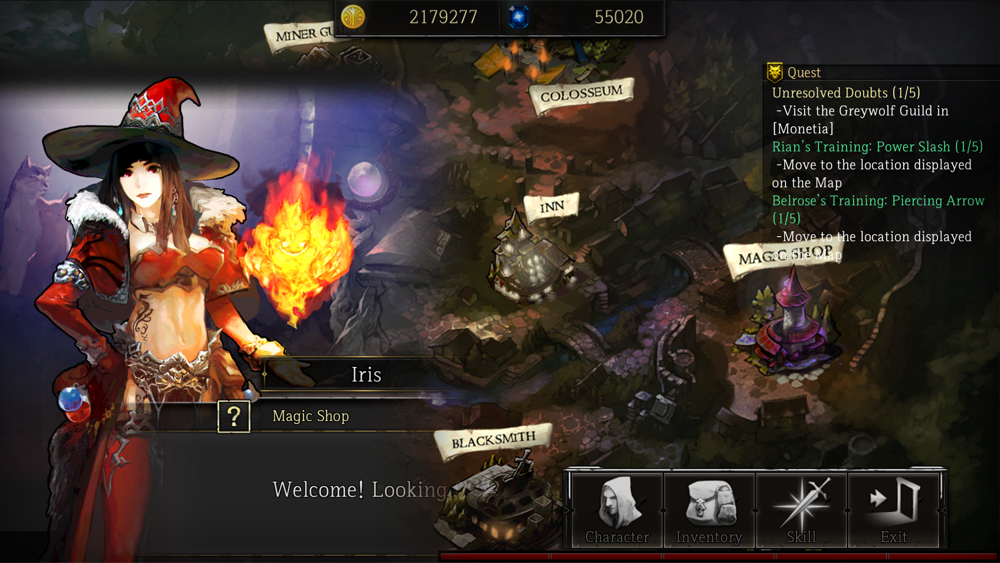Screen dimensions: 1000x563
Task: Select the Magic Shop map banner
Action: (785, 257)
